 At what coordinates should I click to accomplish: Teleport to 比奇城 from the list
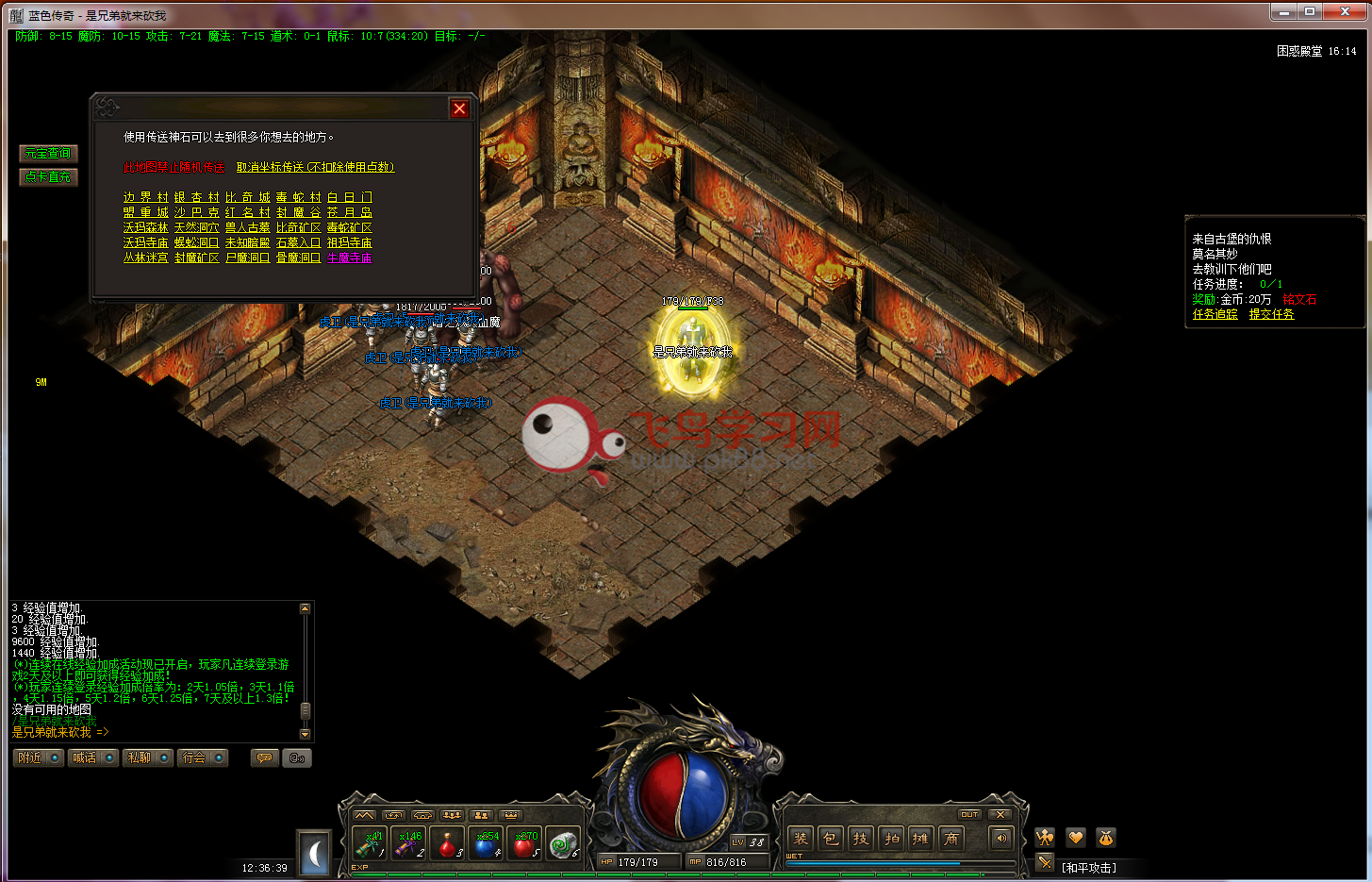(x=248, y=197)
